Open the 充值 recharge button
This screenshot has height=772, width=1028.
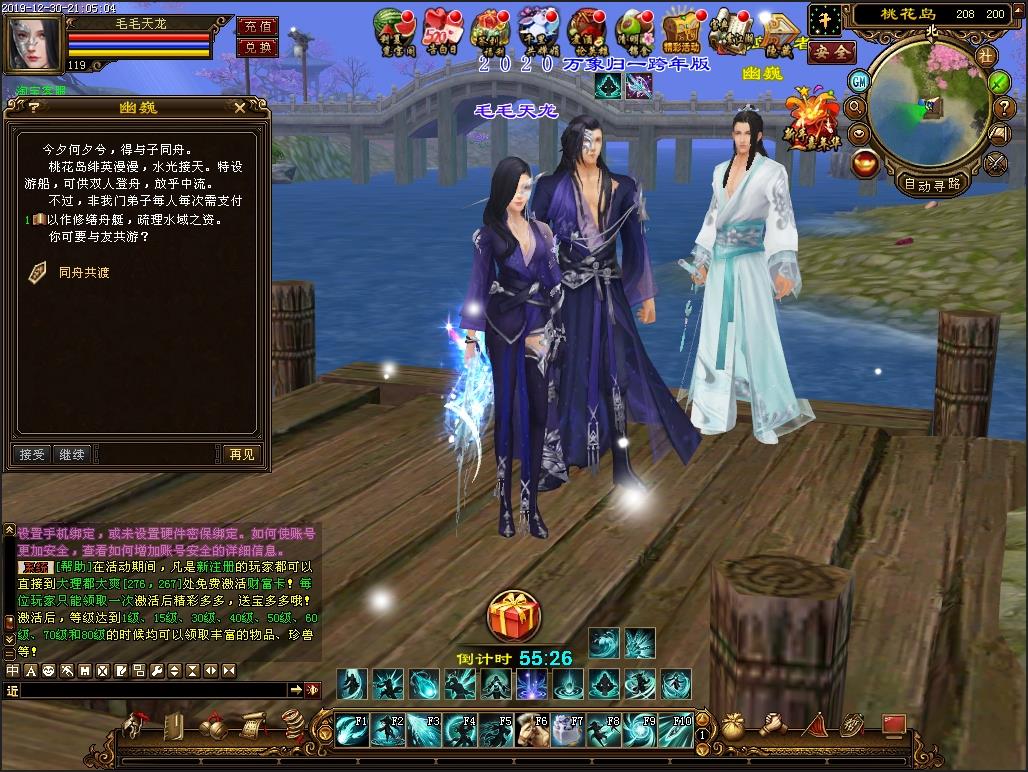pyautogui.click(x=257, y=27)
